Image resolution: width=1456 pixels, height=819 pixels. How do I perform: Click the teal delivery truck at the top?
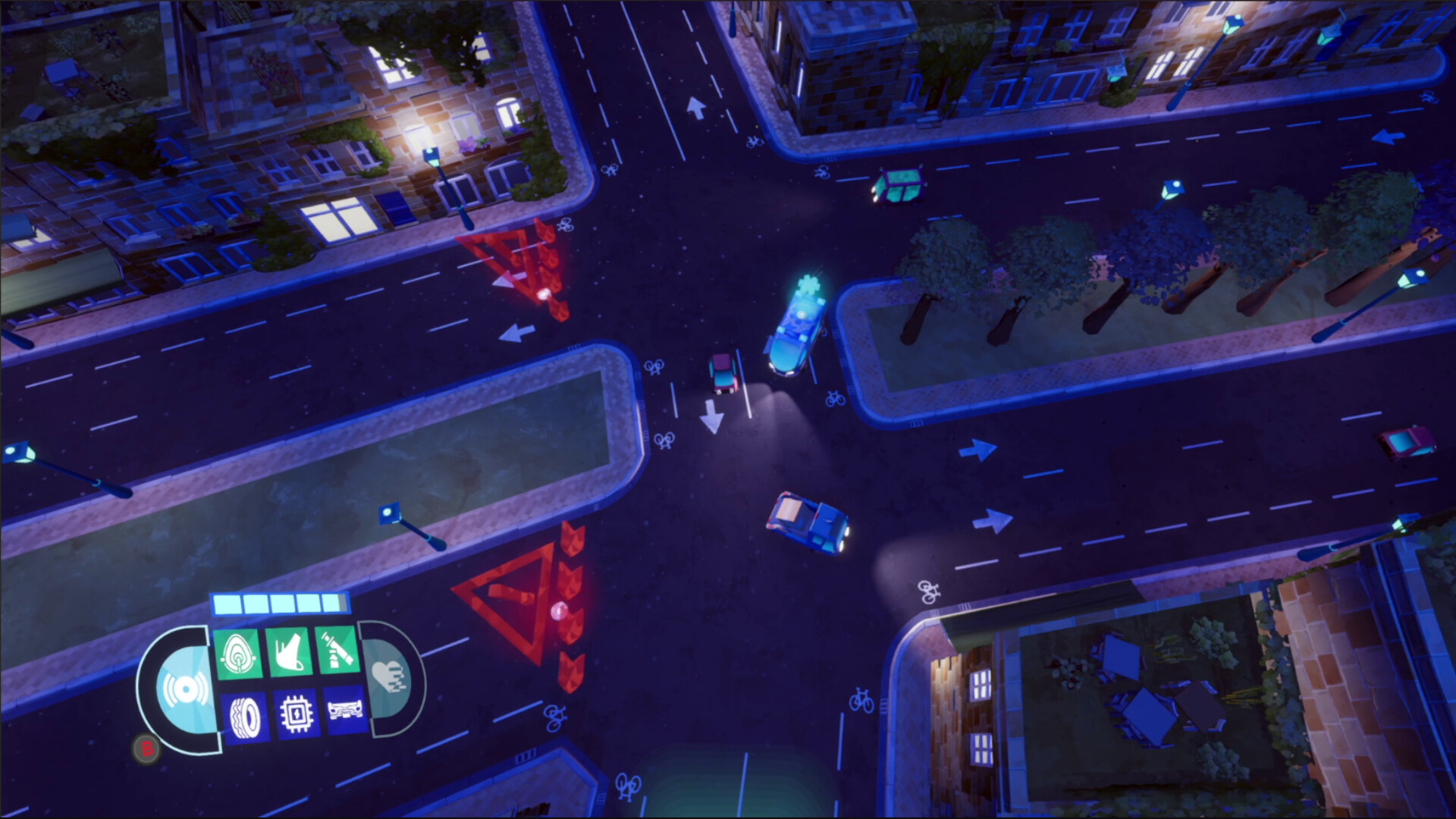pos(899,186)
